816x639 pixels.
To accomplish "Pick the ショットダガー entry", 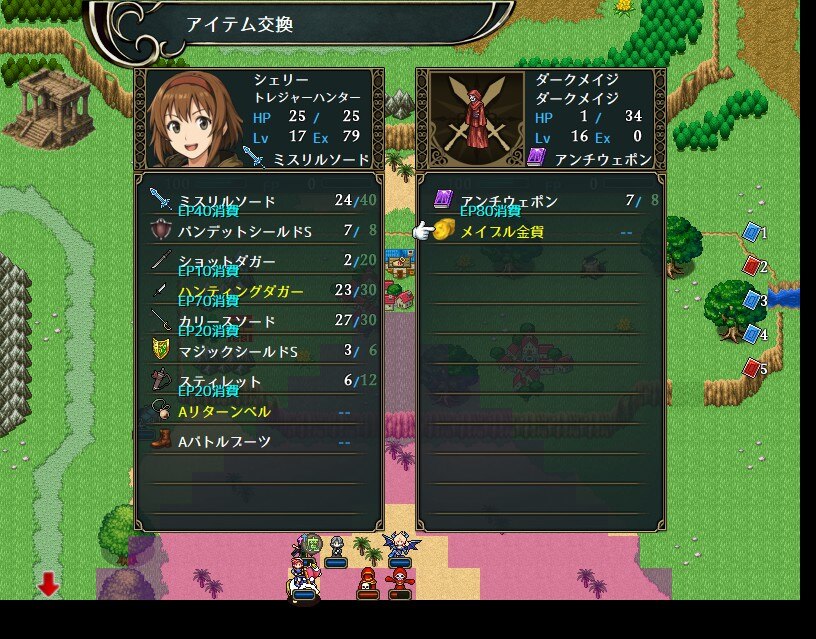I will (x=258, y=261).
